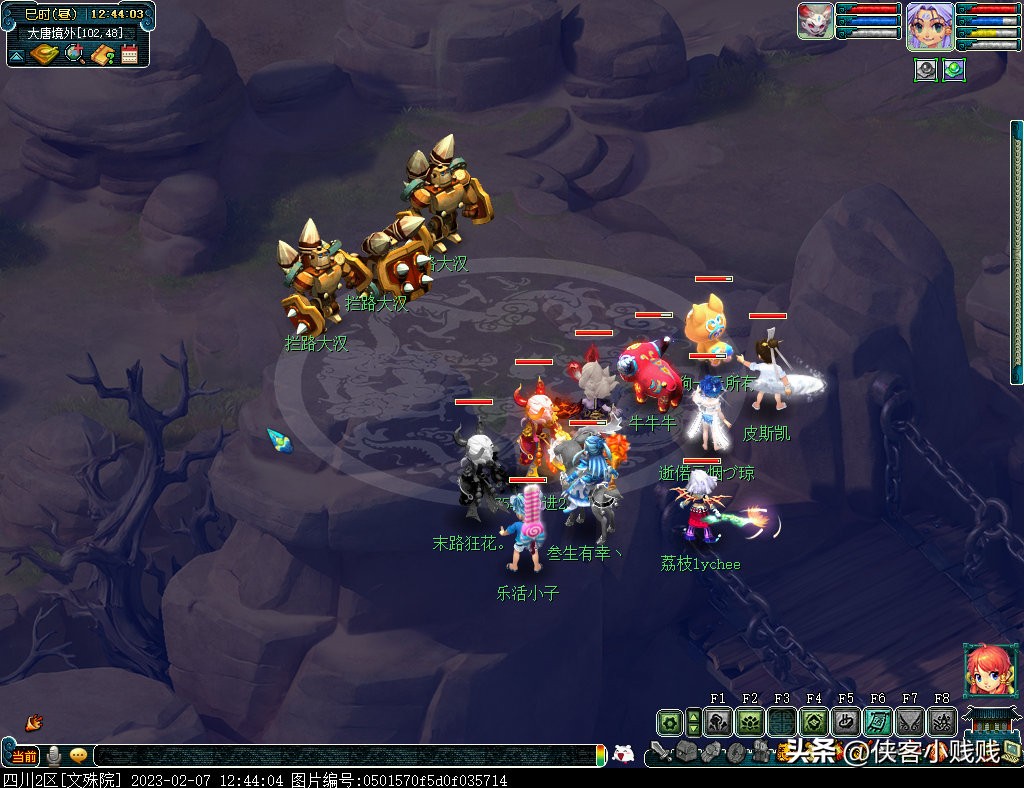This screenshot has height=788, width=1024.
Task: Use the F8 skill shortcut
Action: [941, 722]
